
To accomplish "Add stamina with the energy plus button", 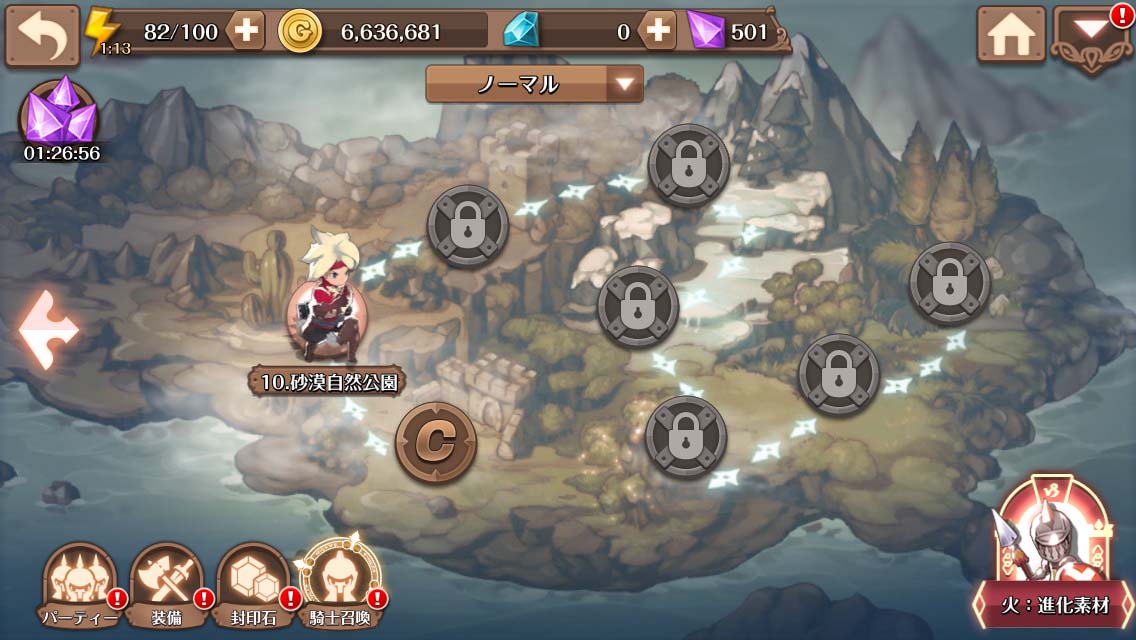I will (x=246, y=32).
